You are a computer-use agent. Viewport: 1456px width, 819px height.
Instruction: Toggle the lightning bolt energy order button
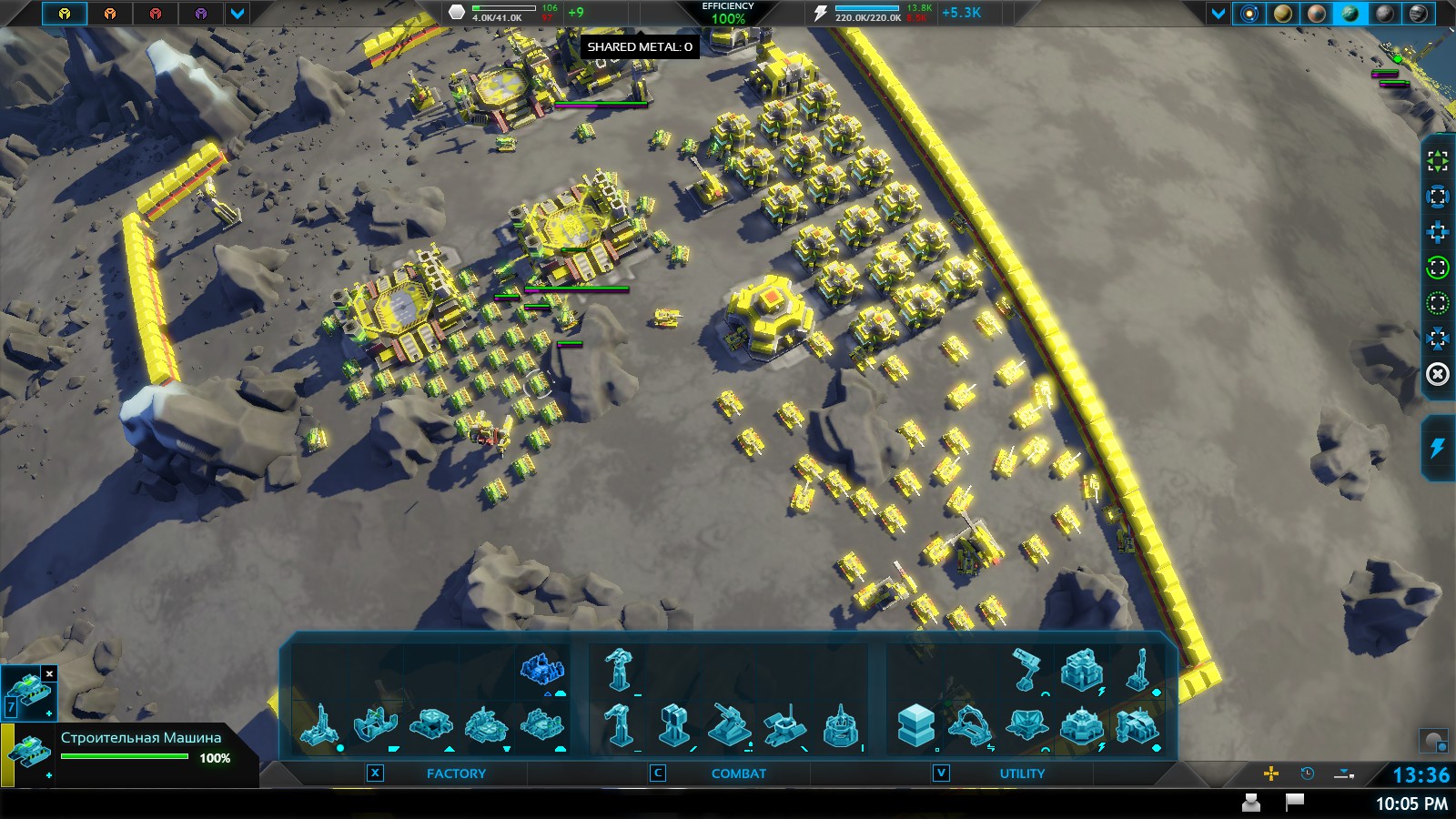coord(1437,448)
